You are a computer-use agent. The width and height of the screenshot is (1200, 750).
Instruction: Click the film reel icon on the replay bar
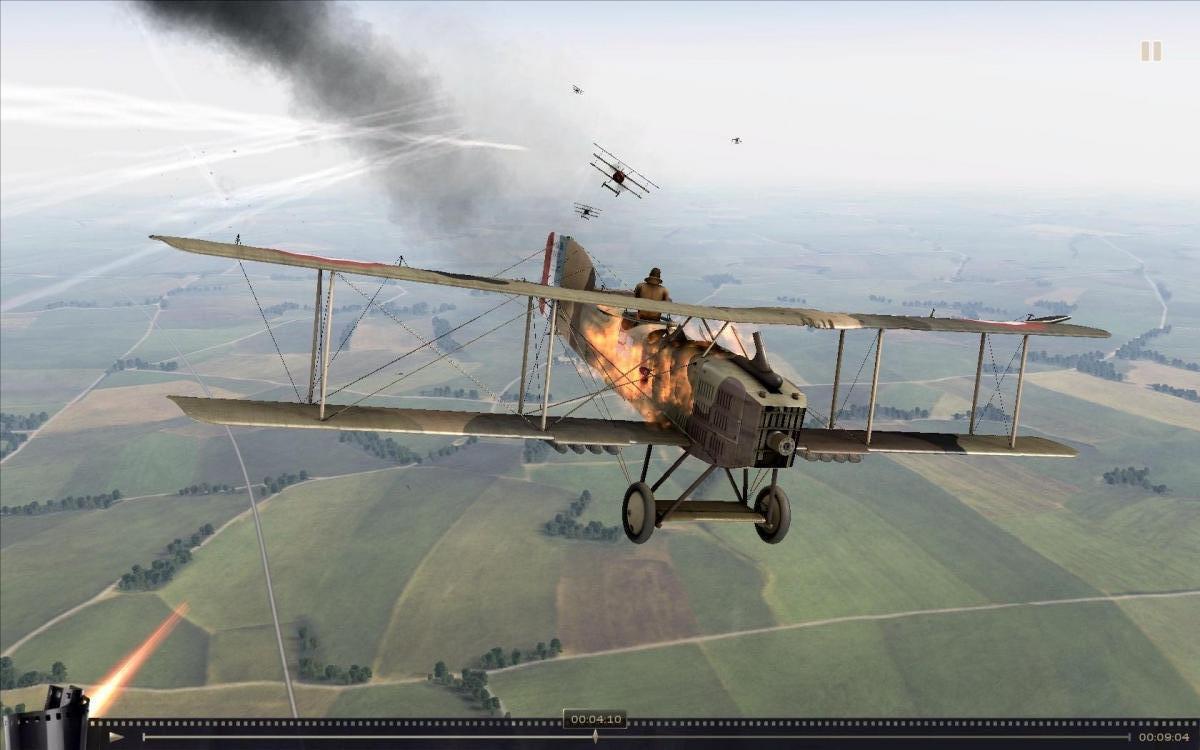pyautogui.click(x=46, y=718)
